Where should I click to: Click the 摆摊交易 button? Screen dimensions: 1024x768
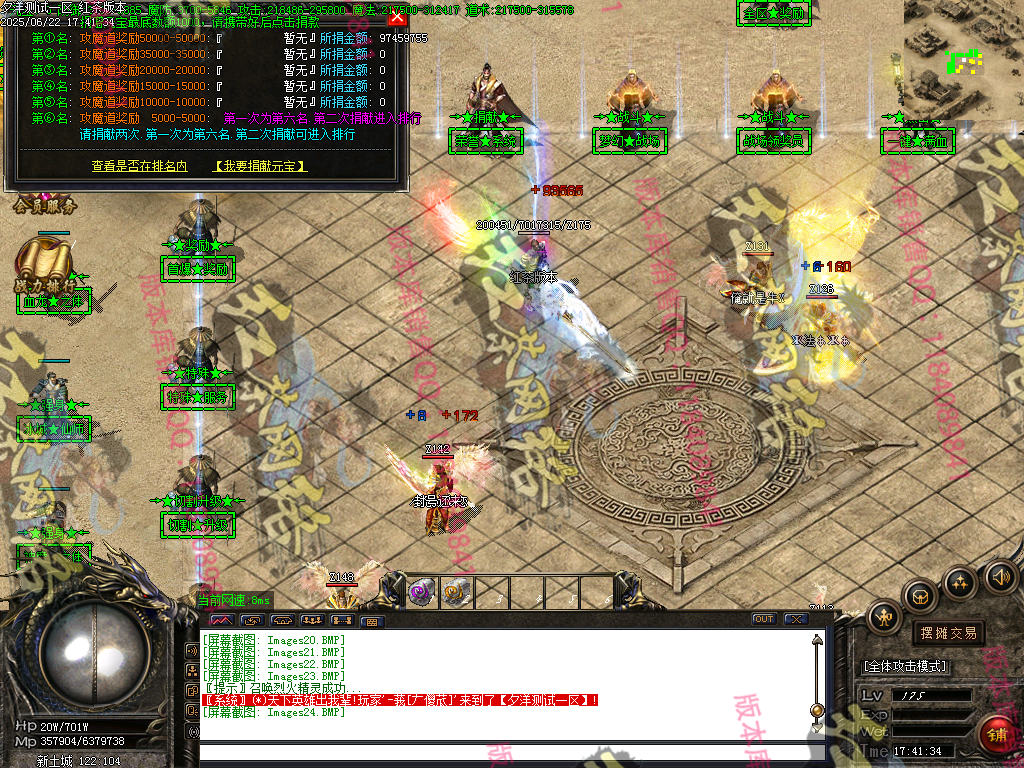[x=947, y=633]
